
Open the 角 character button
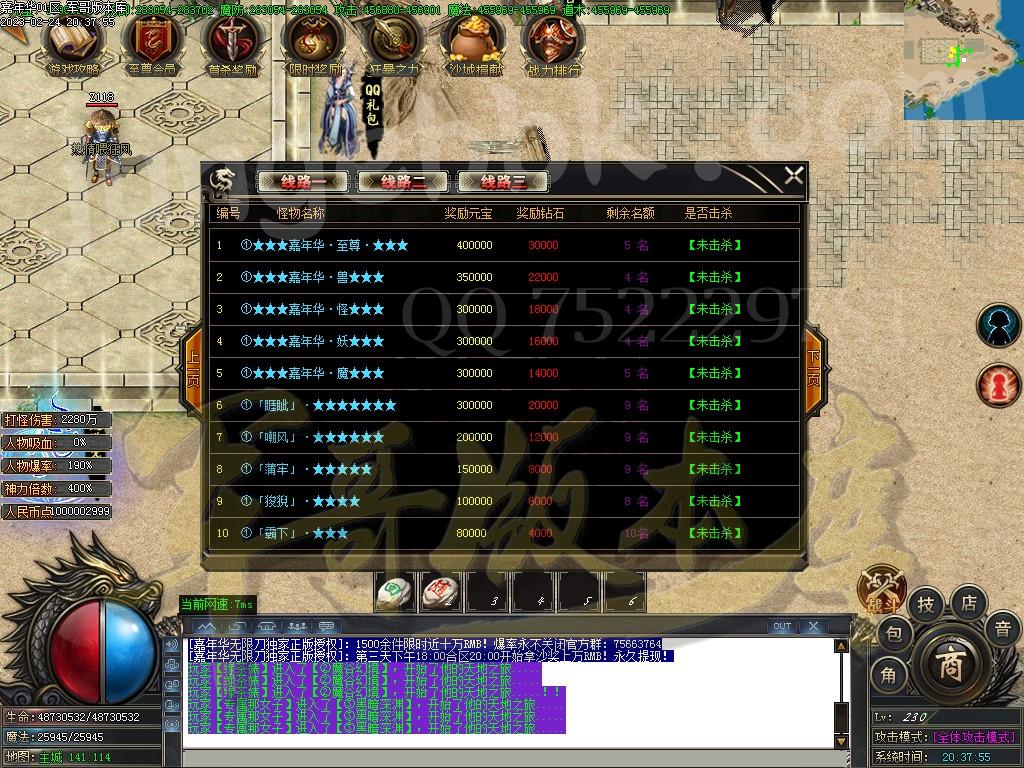[x=889, y=676]
